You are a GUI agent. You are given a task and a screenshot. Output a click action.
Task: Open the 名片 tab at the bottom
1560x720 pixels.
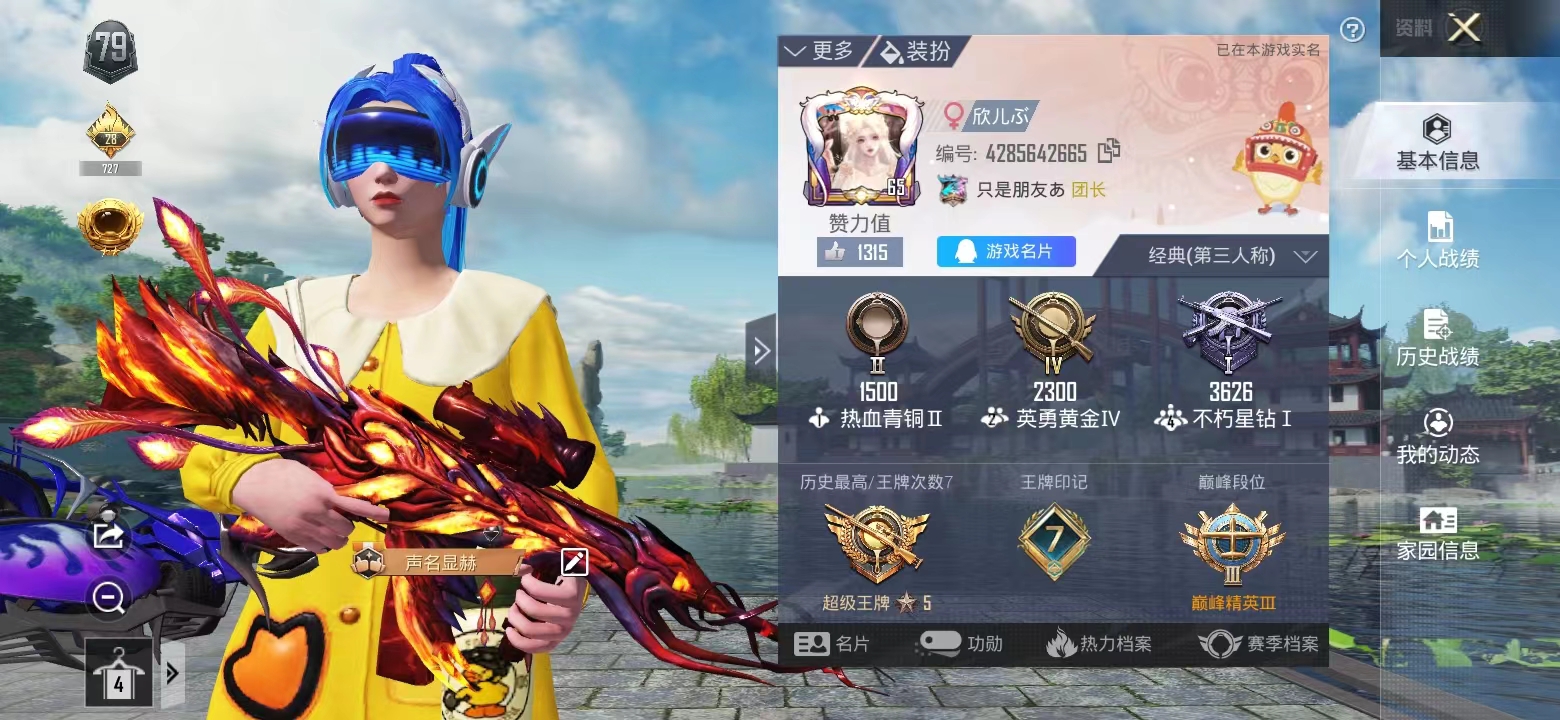coord(832,644)
